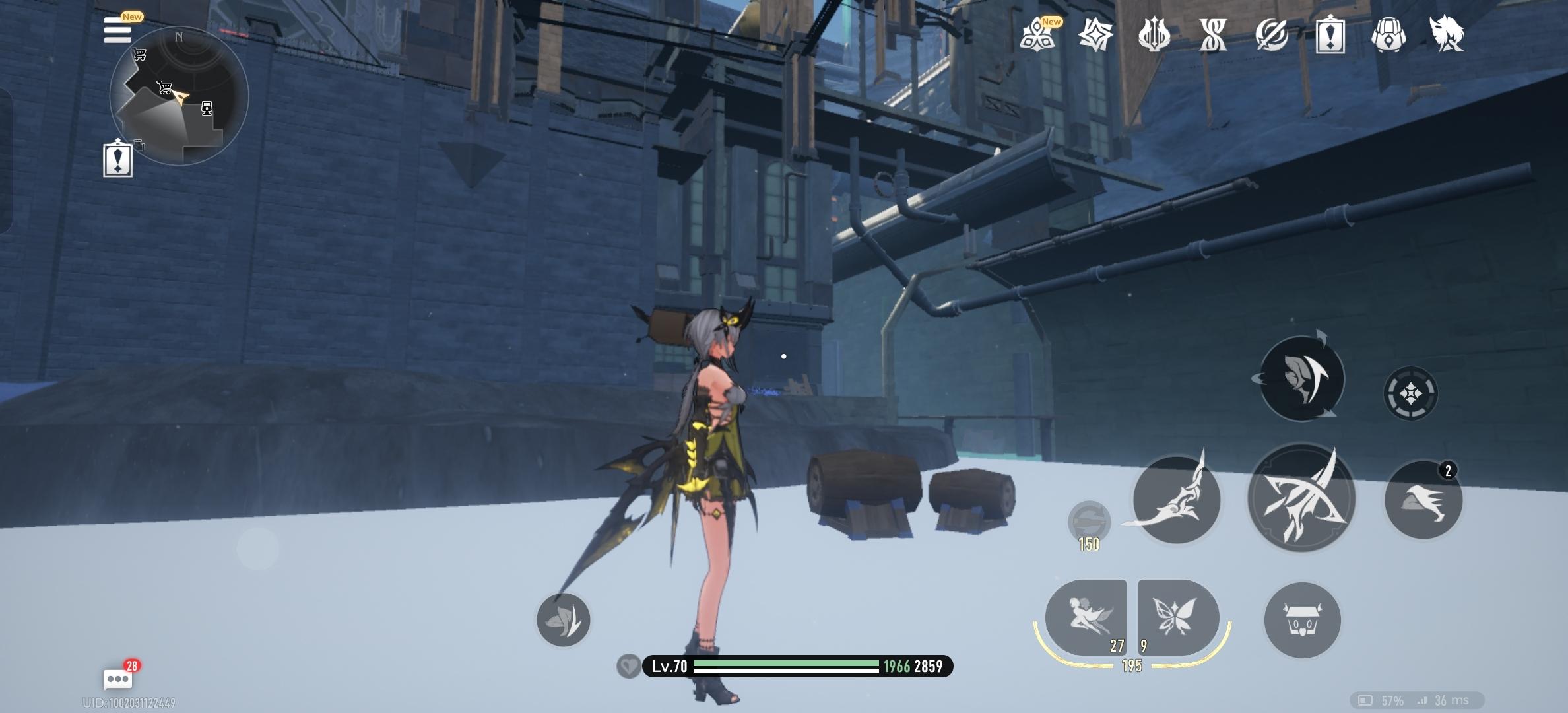Open the hourglass-shaped icon menu

pos(1213,34)
